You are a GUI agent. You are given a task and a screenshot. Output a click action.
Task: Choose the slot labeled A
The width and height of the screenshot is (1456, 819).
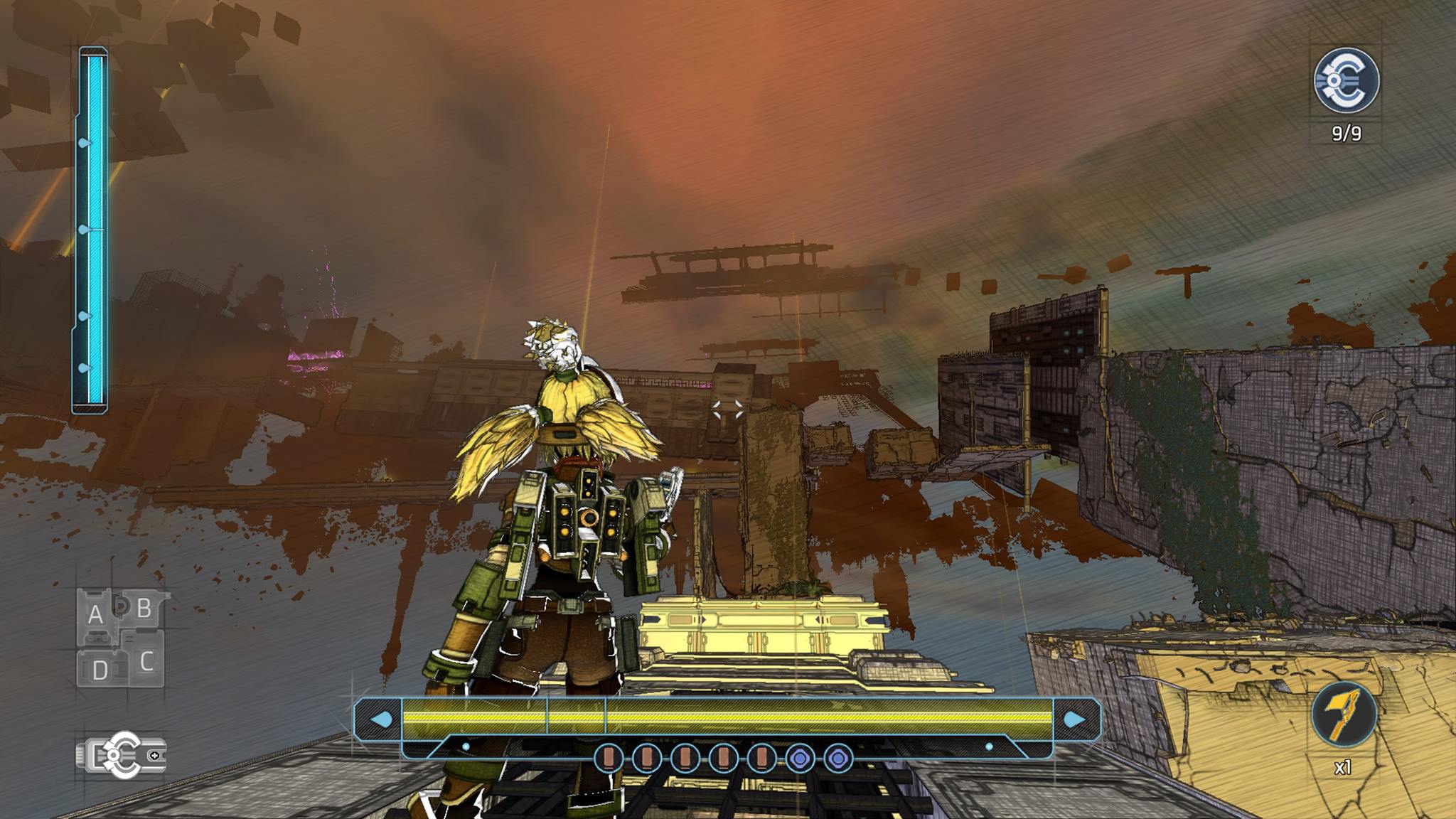(96, 614)
